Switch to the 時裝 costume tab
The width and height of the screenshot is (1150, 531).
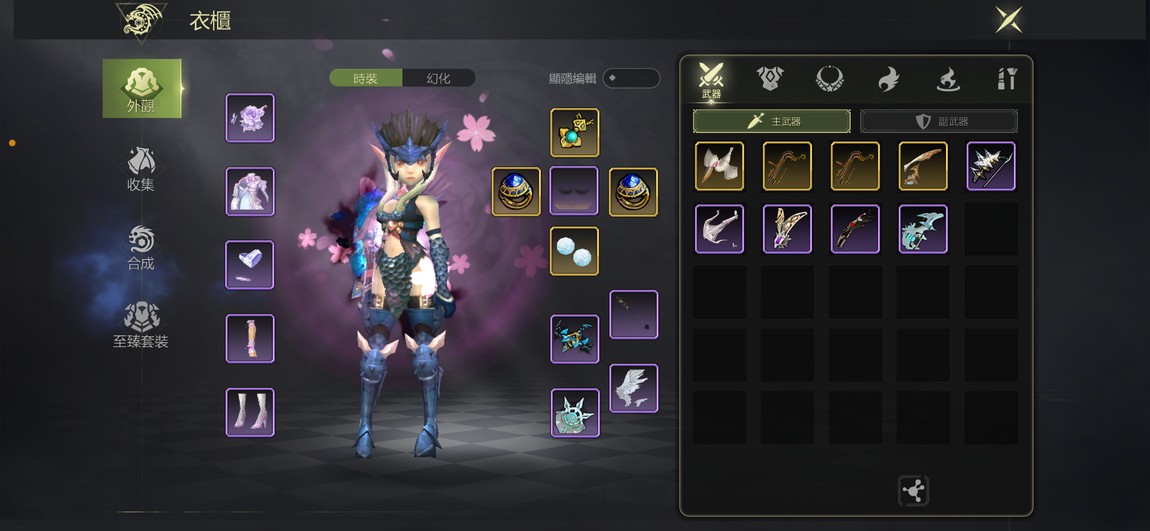[366, 78]
